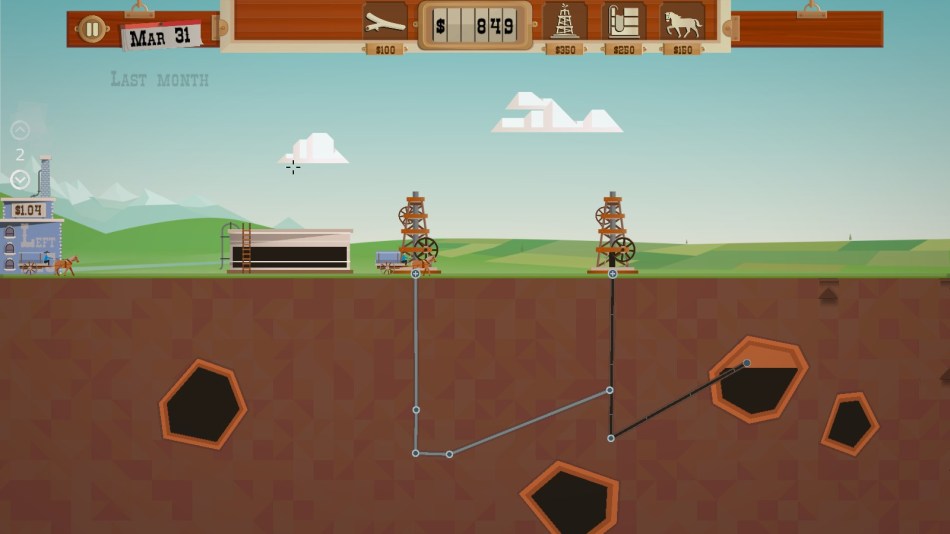Viewport: 950px width, 534px height.
Task: Buy a horse wagon for $150
Action: (683, 23)
